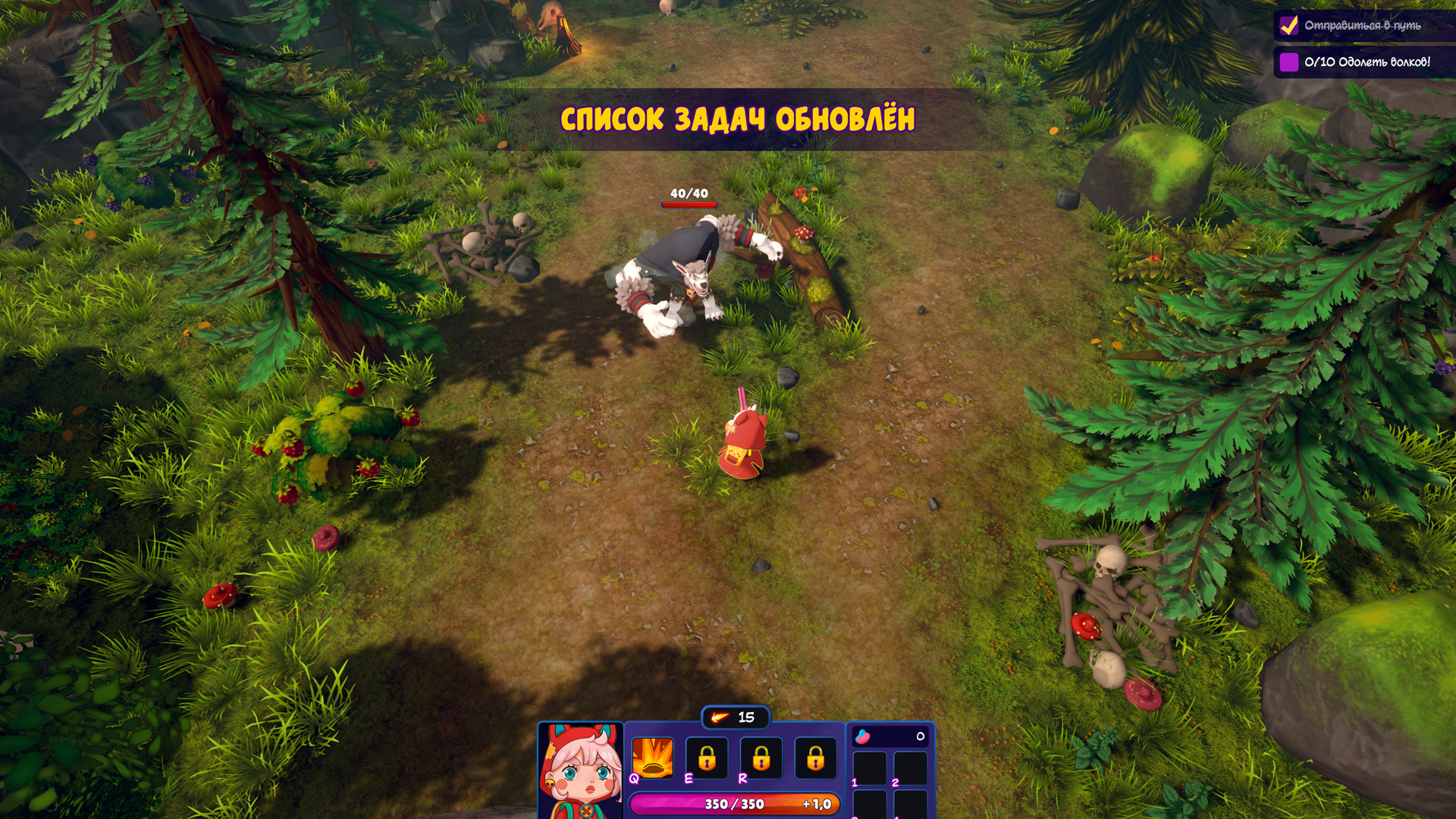1456x819 pixels.
Task: Select the locked E ability slot
Action: (707, 758)
